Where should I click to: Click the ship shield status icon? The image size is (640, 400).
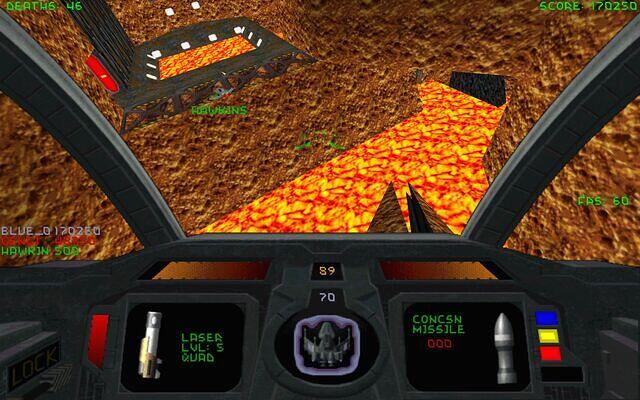pos(320,345)
